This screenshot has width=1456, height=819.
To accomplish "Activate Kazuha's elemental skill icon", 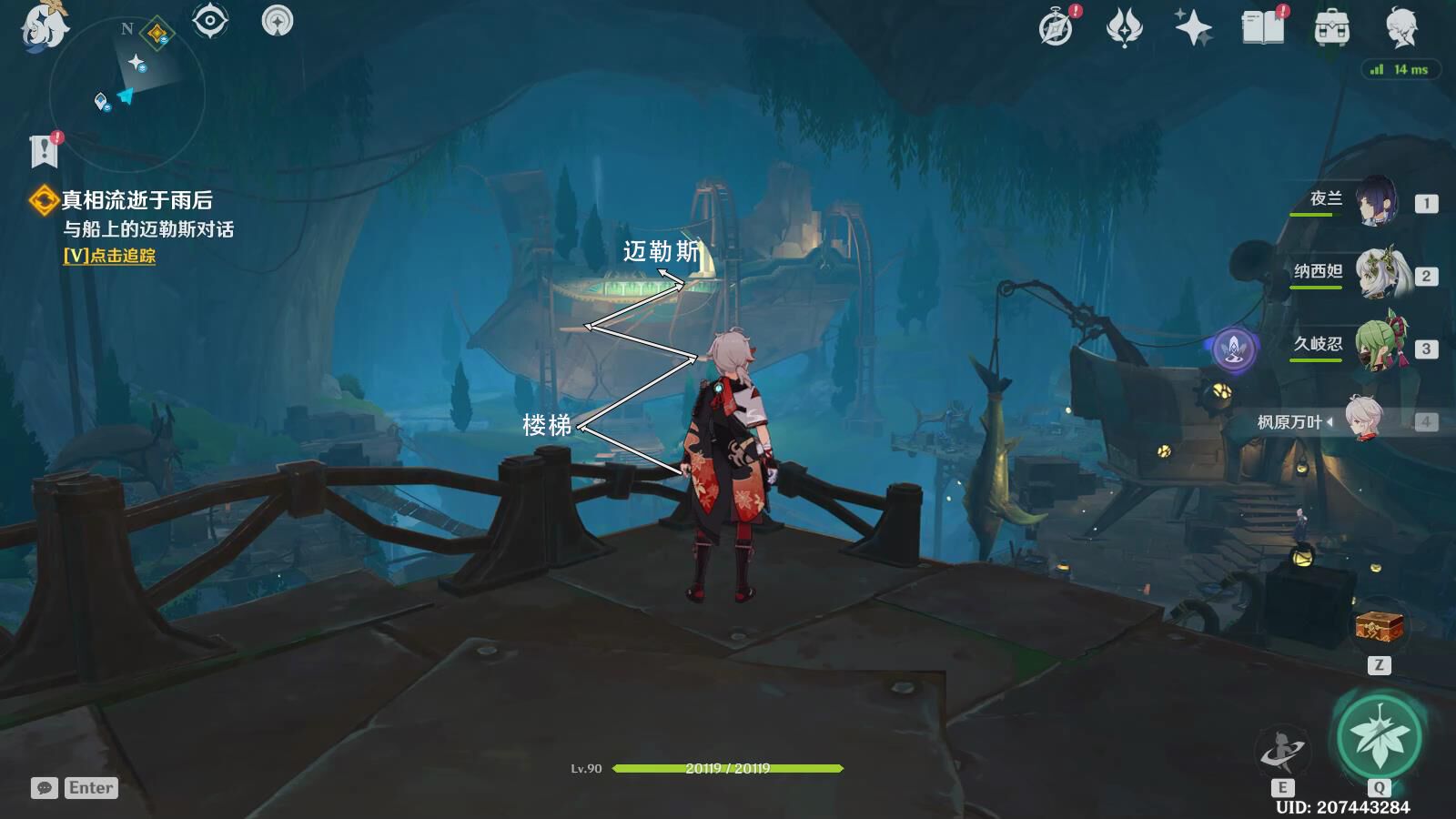I will (x=1281, y=752).
